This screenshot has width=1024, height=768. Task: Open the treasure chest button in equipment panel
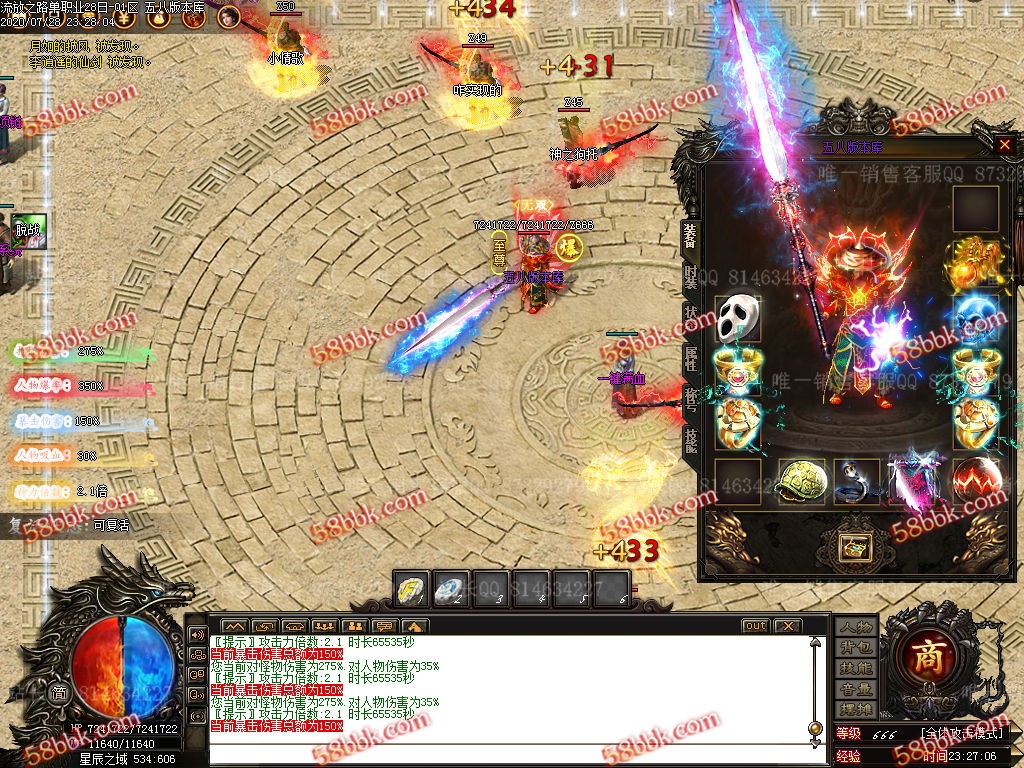[856, 547]
